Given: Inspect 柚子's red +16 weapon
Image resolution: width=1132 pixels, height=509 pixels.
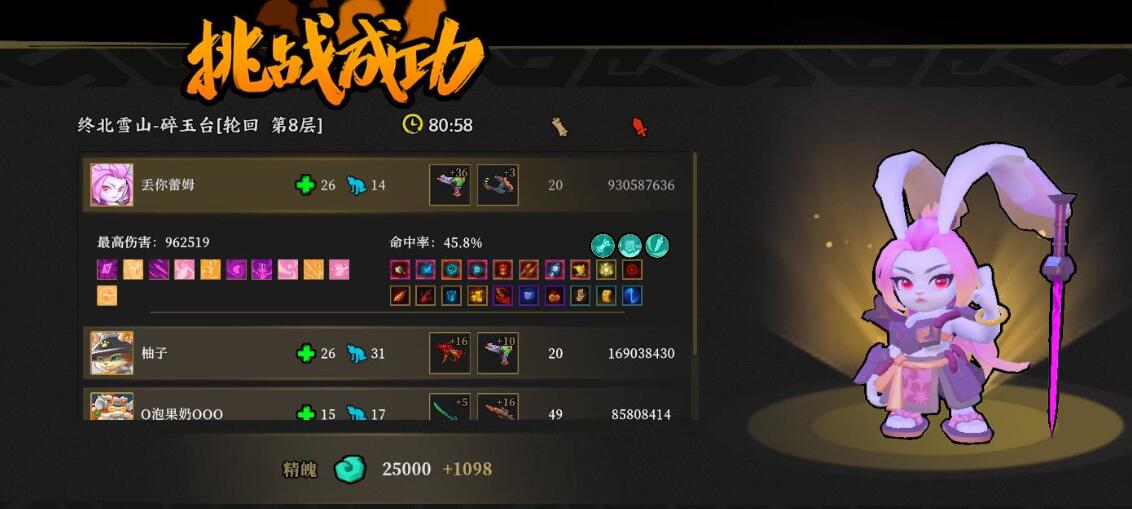Looking at the screenshot, I should tap(449, 353).
